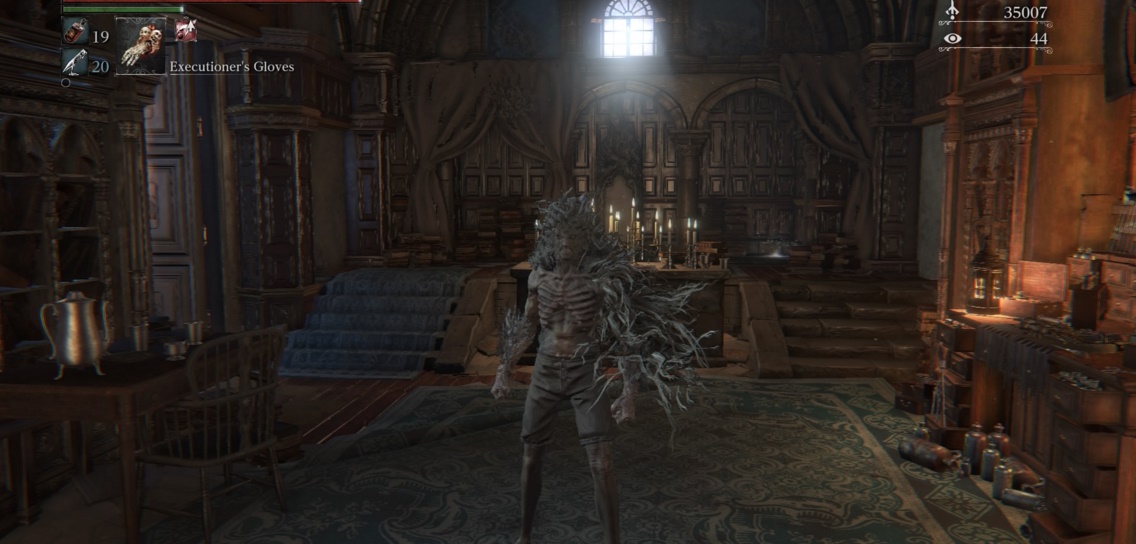
Task: Click the red status buff icon
Action: tap(185, 30)
